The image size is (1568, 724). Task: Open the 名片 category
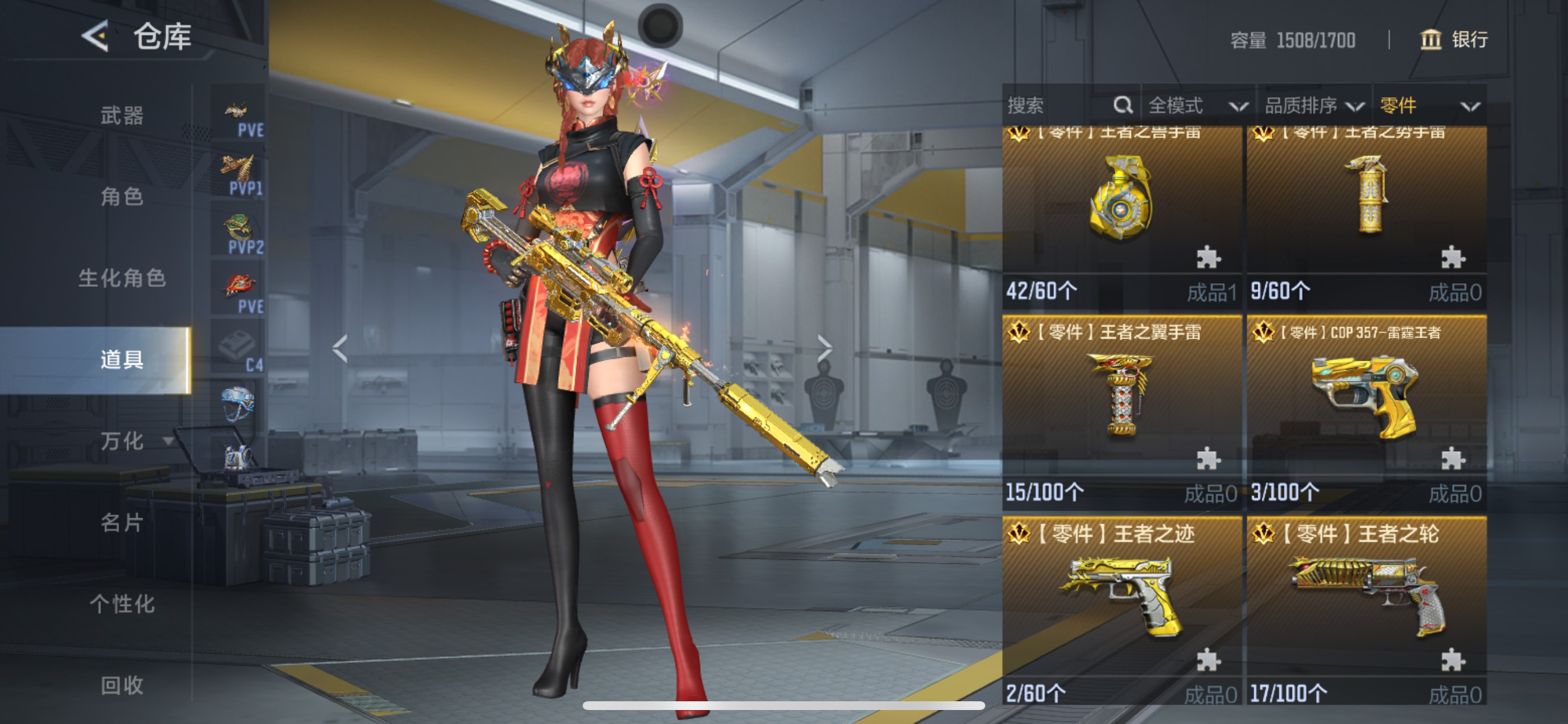(x=122, y=523)
